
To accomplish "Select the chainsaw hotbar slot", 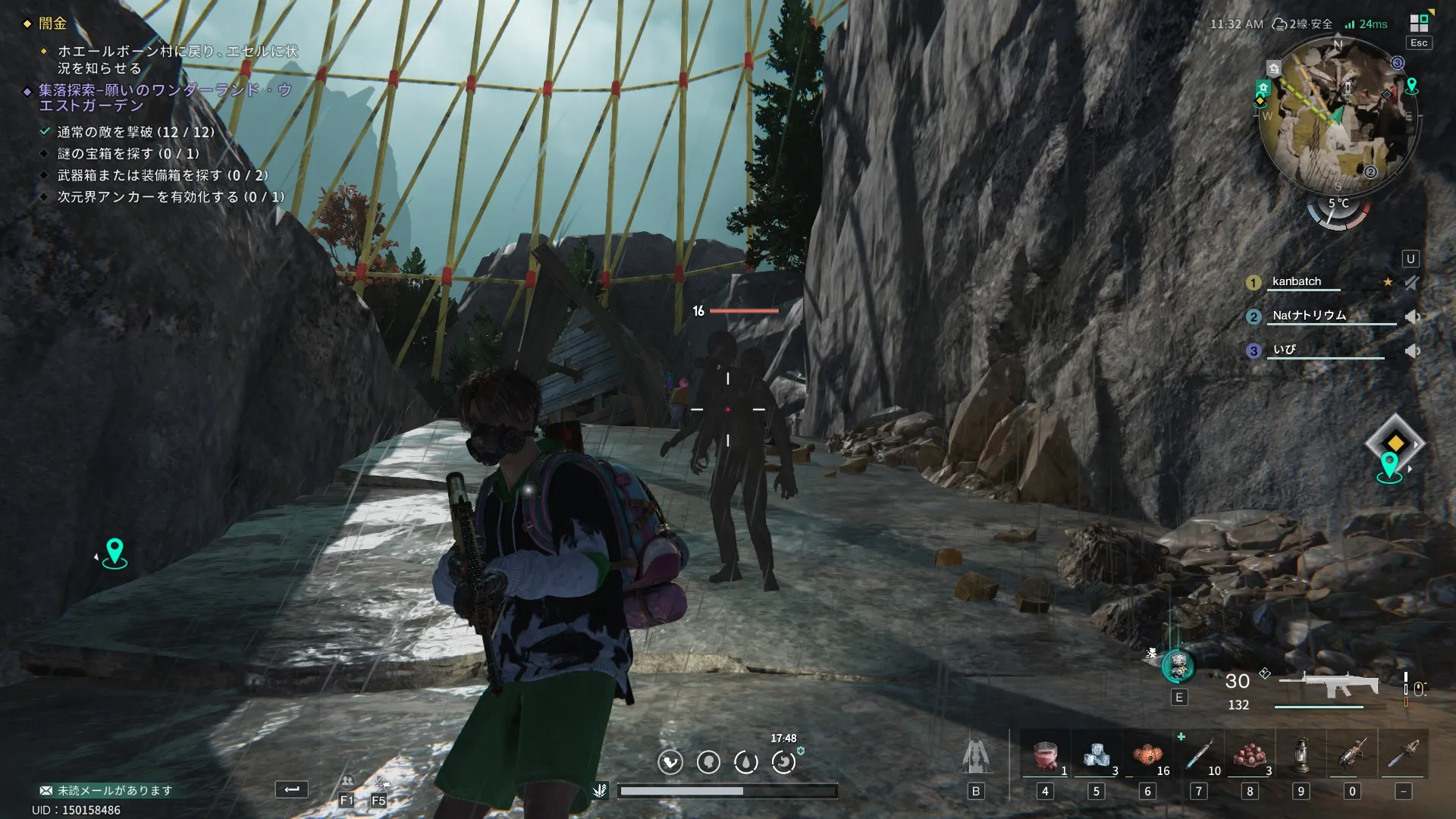I will (x=1352, y=756).
